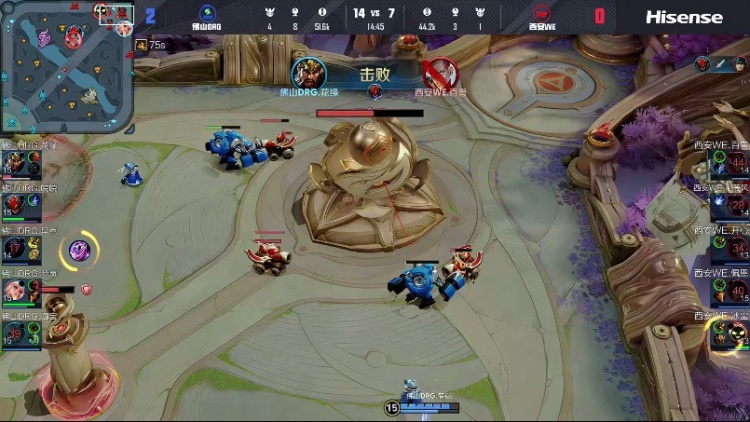This screenshot has height=422, width=750.
Task: Select the first 佛山DRG player portrait
Action: 17,163
